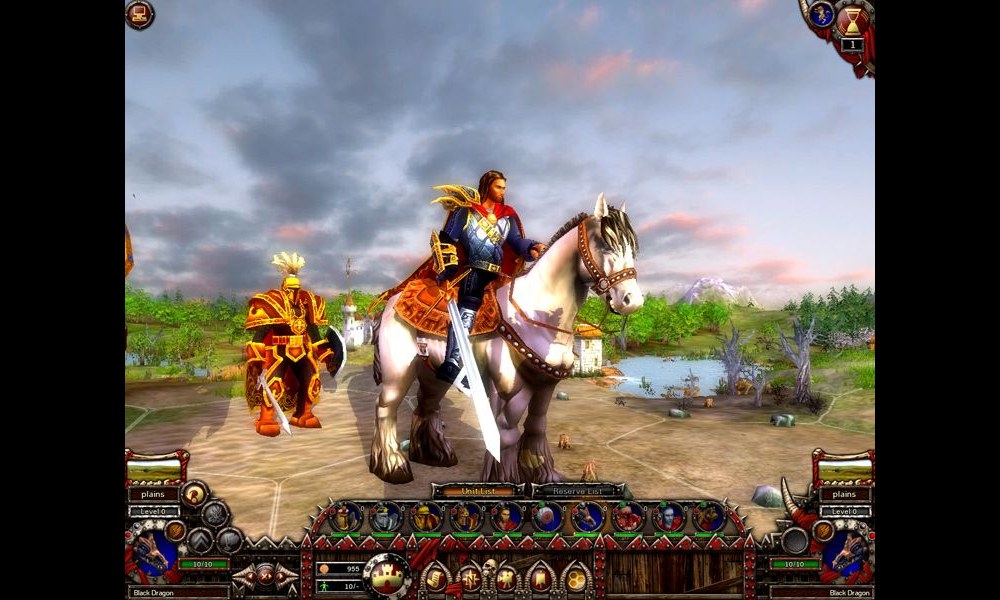Viewport: 1000px width, 600px height.
Task: Click the scroll icon button
Action: 436,578
